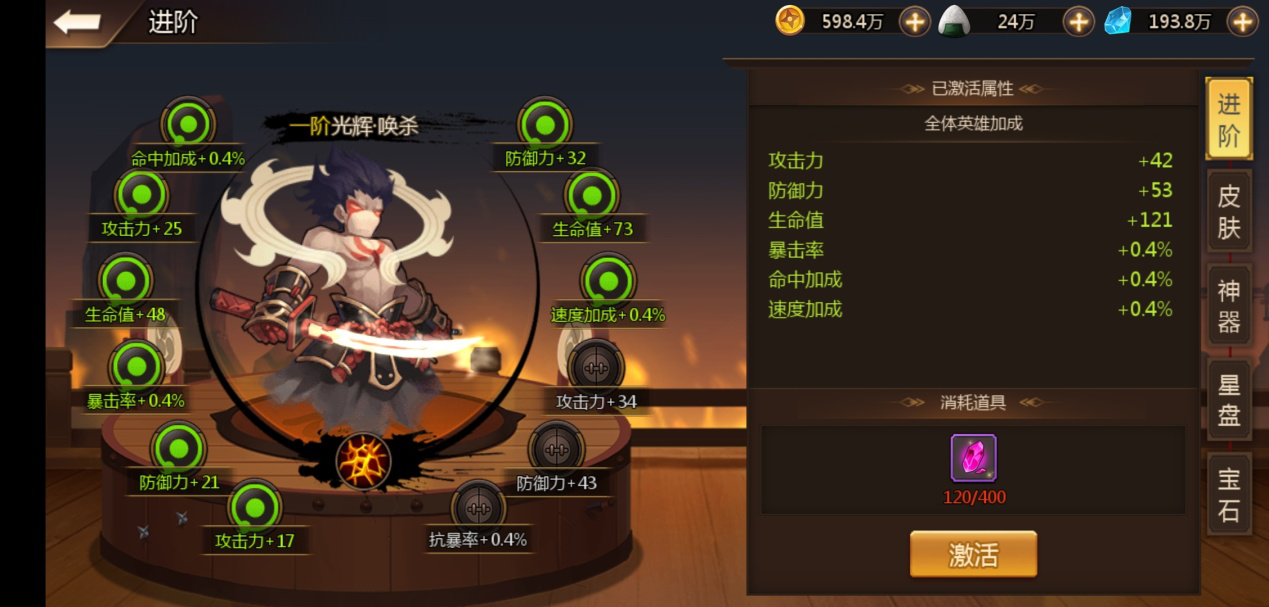
Task: Click the 防御力+32 green node
Action: click(545, 125)
